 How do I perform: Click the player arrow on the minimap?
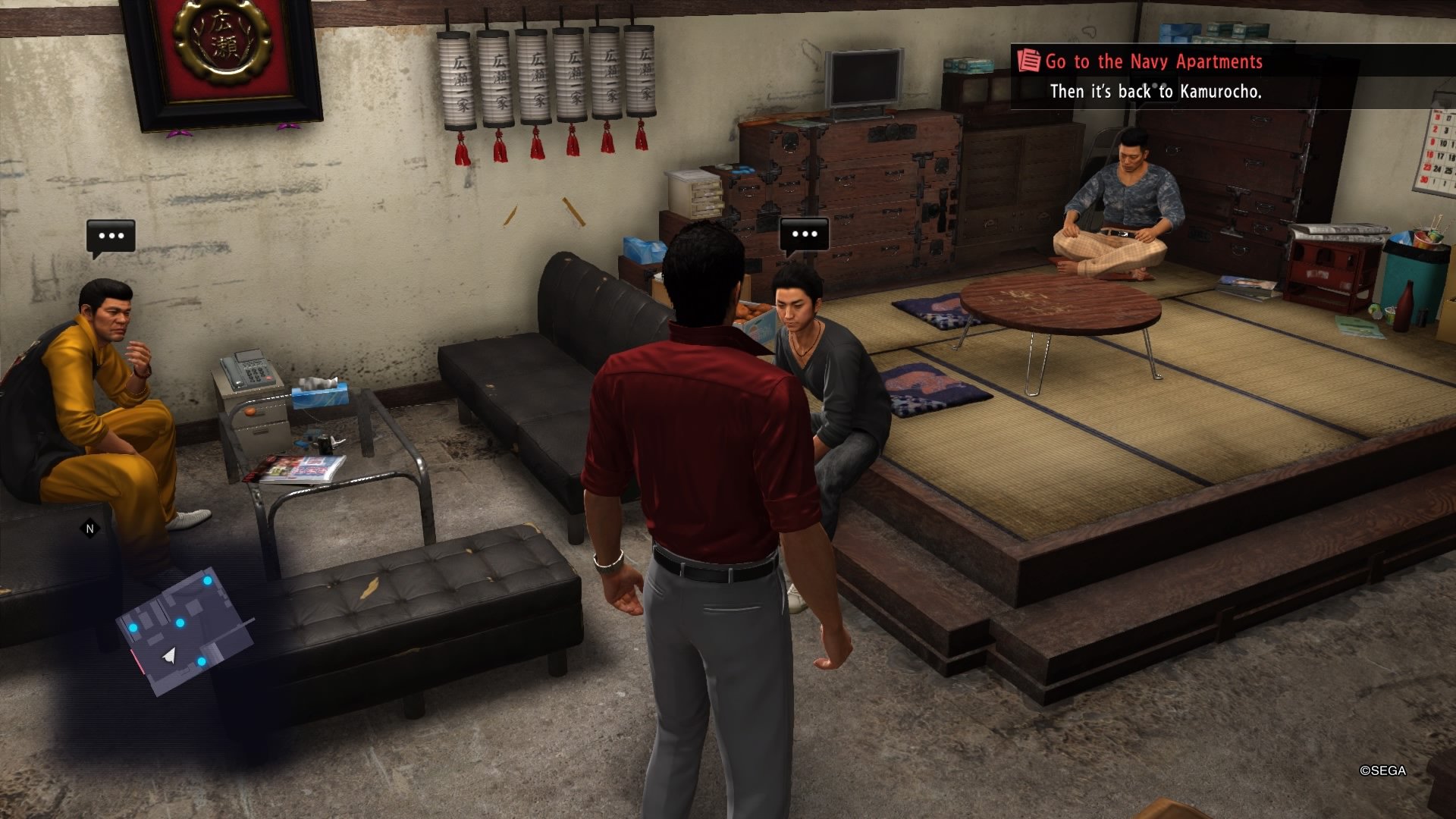tap(168, 654)
